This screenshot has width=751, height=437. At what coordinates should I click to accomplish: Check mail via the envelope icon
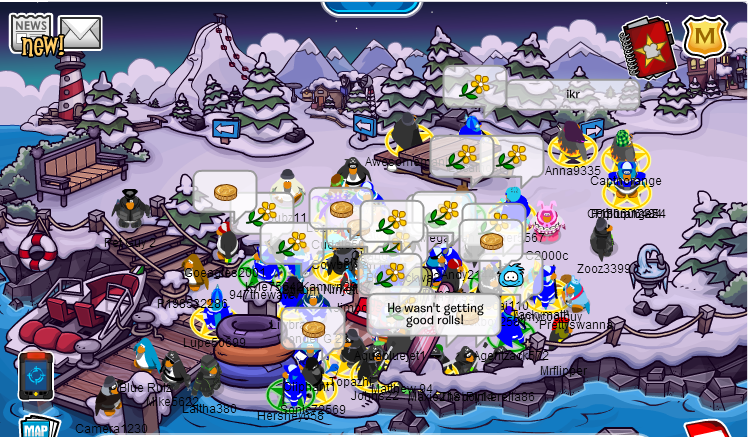pos(81,32)
